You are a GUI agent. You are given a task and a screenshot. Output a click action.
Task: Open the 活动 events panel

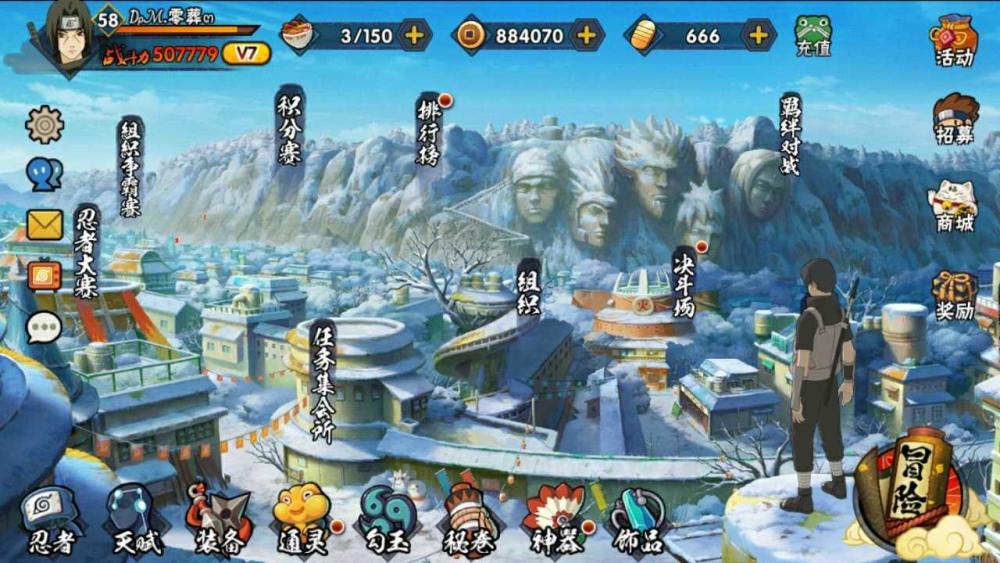tap(954, 40)
